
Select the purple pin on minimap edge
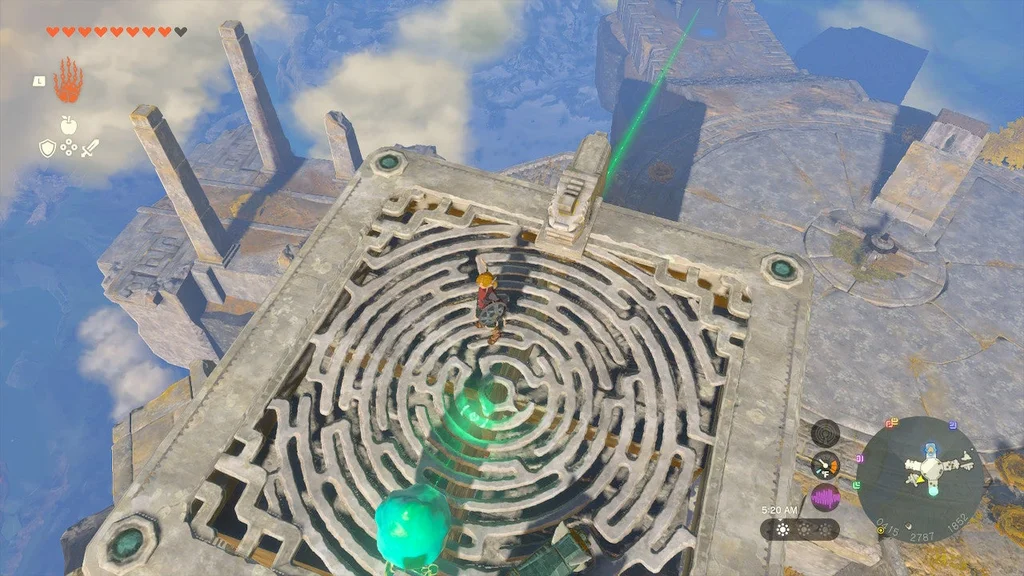click(x=862, y=457)
